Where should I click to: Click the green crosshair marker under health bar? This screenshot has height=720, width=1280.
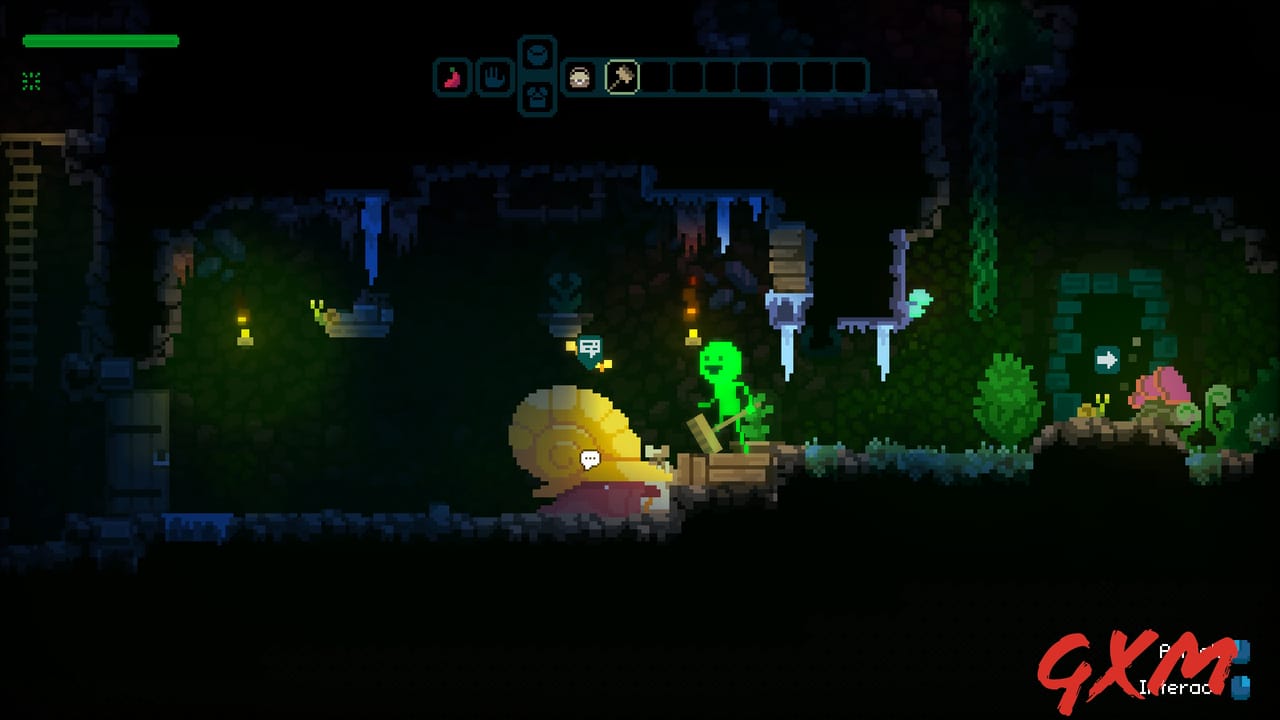[30, 82]
